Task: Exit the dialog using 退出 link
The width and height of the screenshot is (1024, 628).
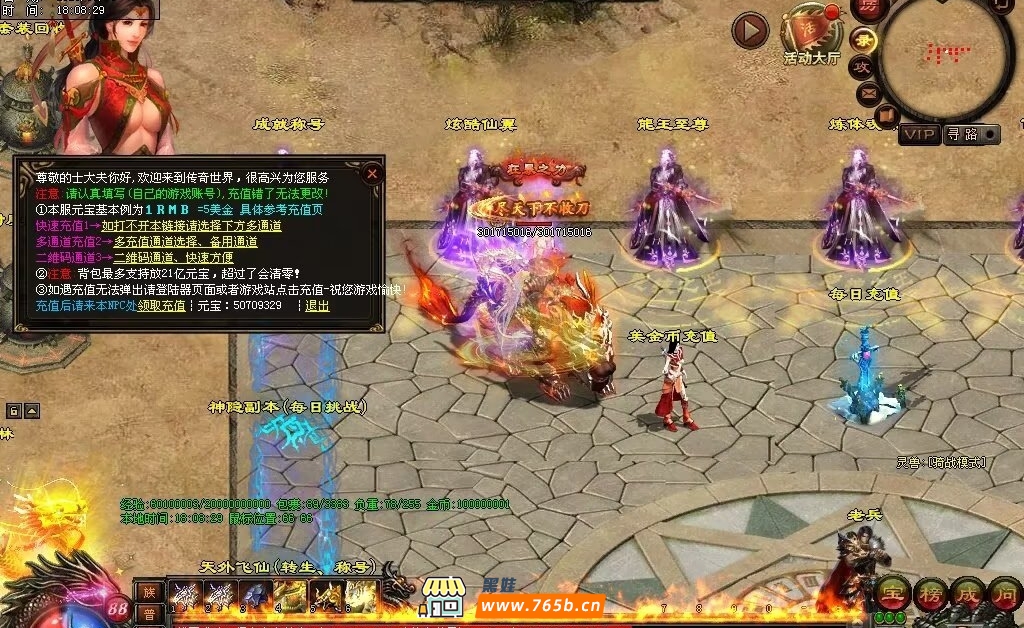Action: 317,305
